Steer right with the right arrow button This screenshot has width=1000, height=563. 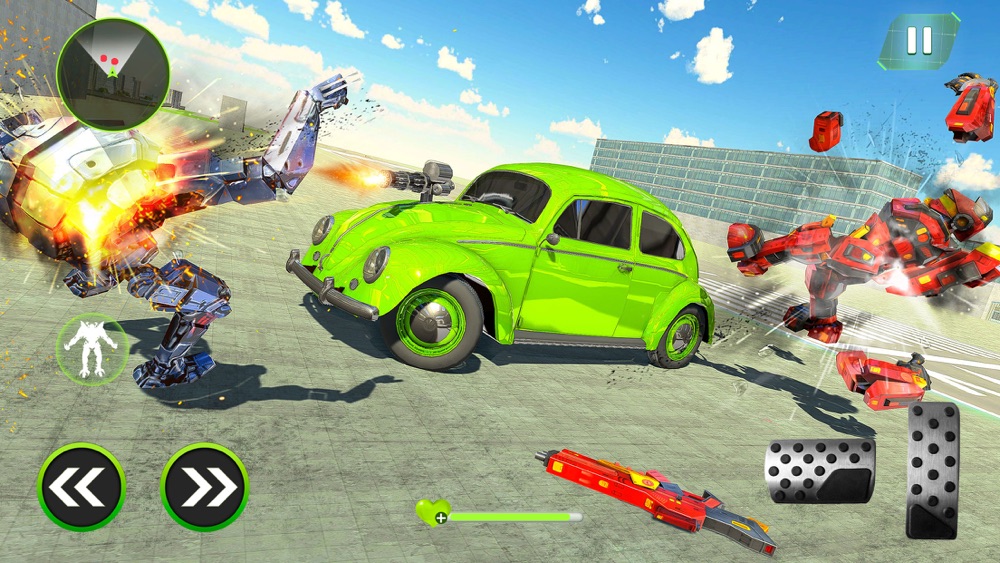coord(204,487)
